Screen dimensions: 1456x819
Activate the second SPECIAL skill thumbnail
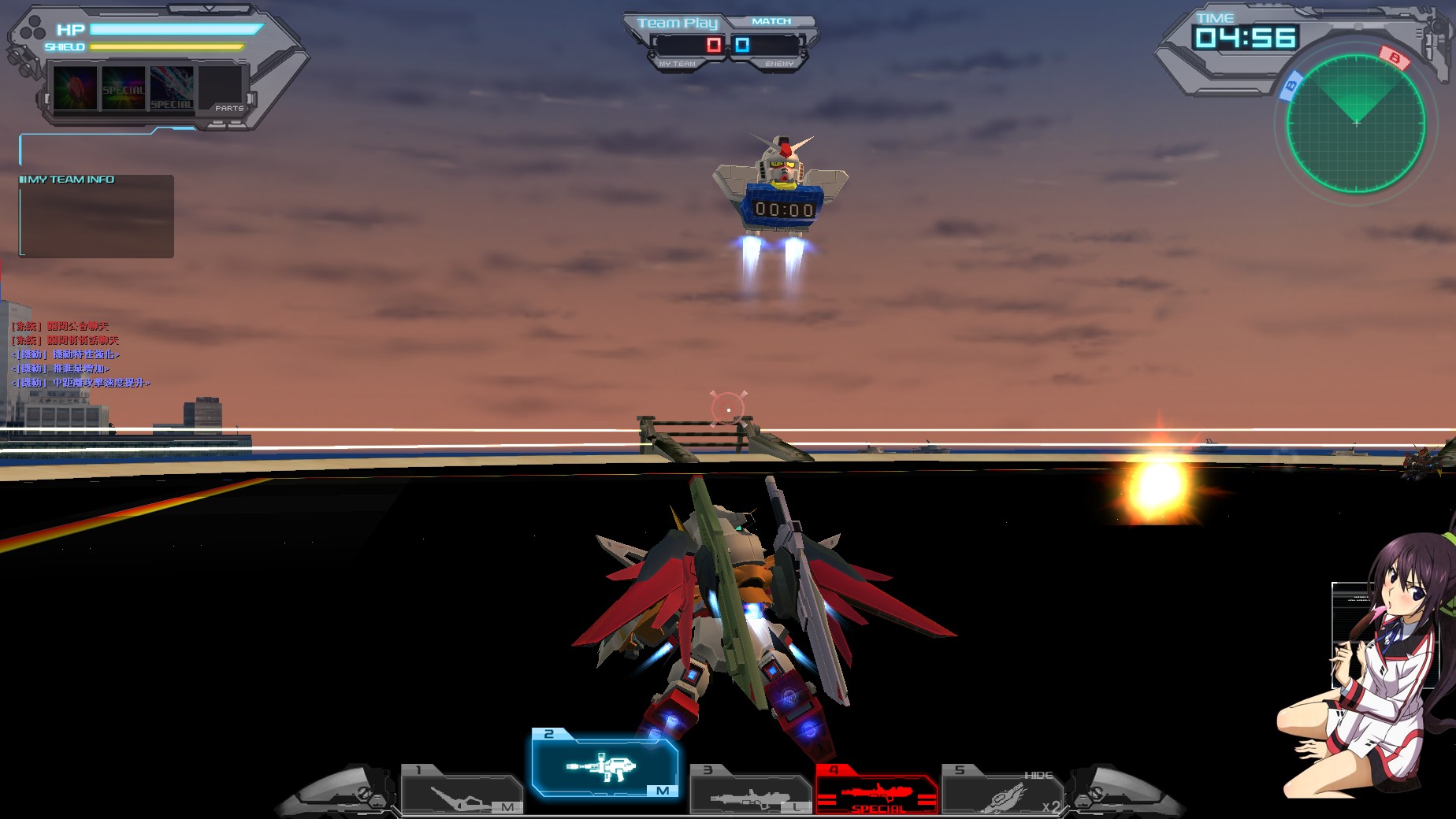coord(122,88)
